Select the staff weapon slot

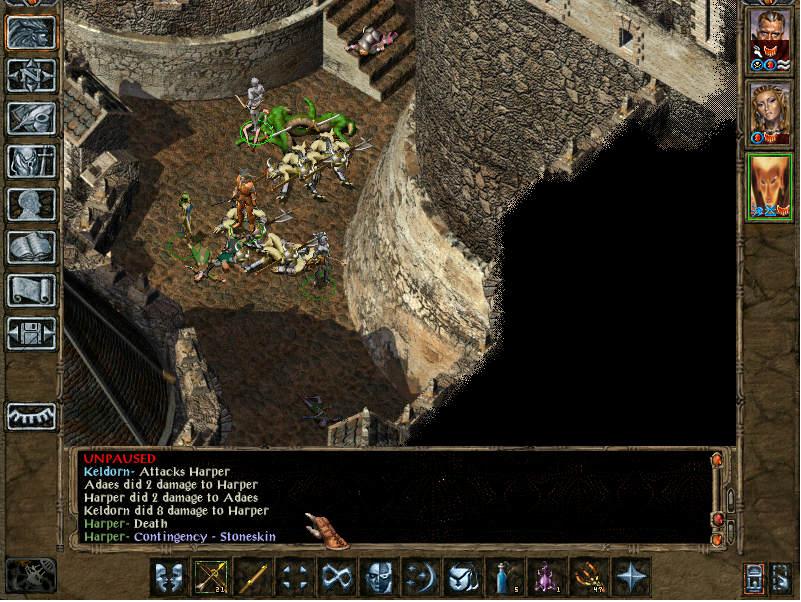[x=253, y=577]
